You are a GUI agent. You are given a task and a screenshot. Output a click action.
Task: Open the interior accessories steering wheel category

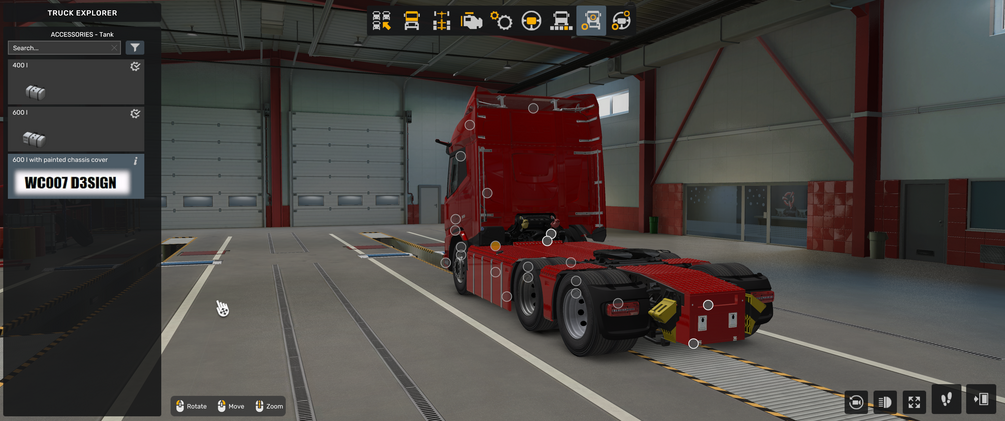[621, 21]
